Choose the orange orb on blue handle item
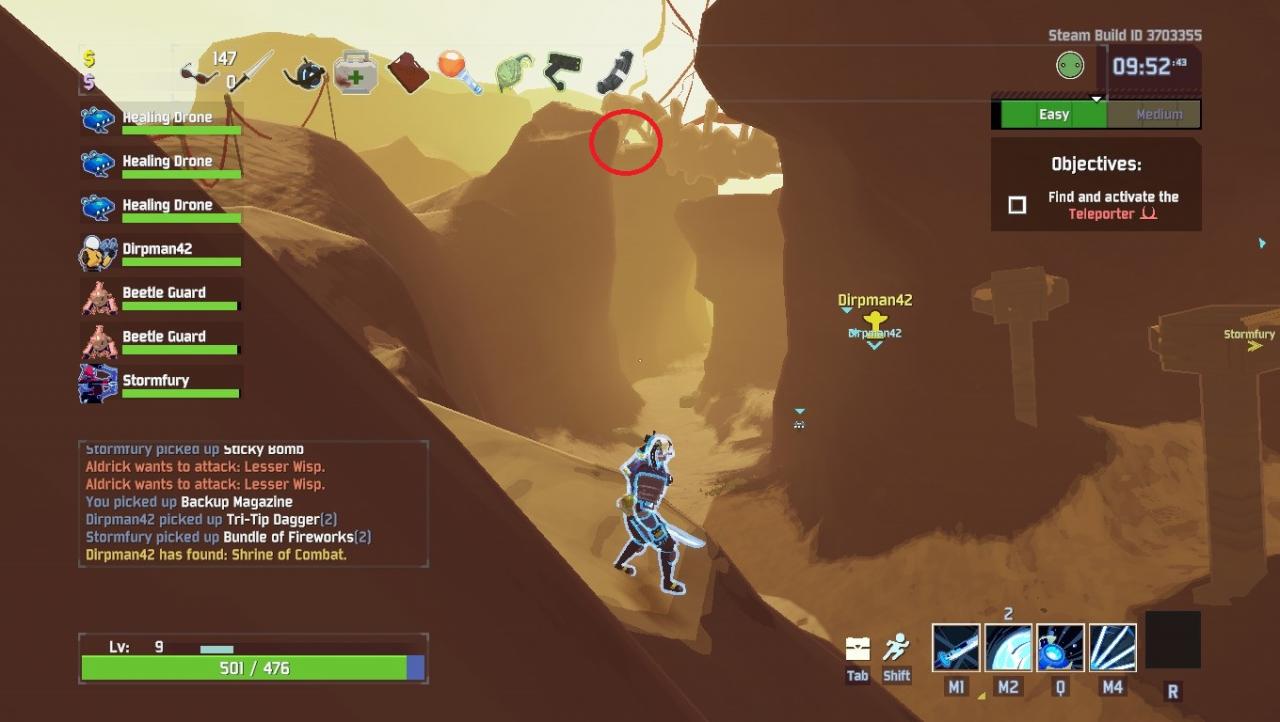The width and height of the screenshot is (1280, 722). [x=460, y=72]
